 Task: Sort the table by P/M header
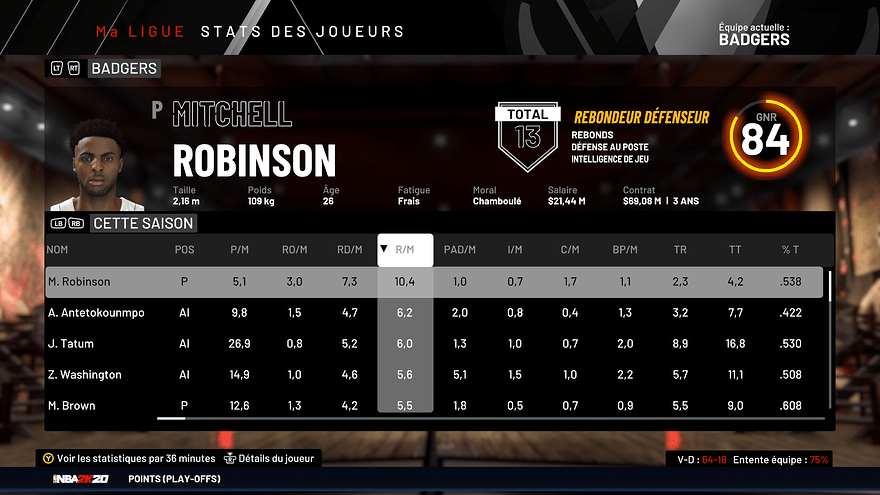coord(239,250)
